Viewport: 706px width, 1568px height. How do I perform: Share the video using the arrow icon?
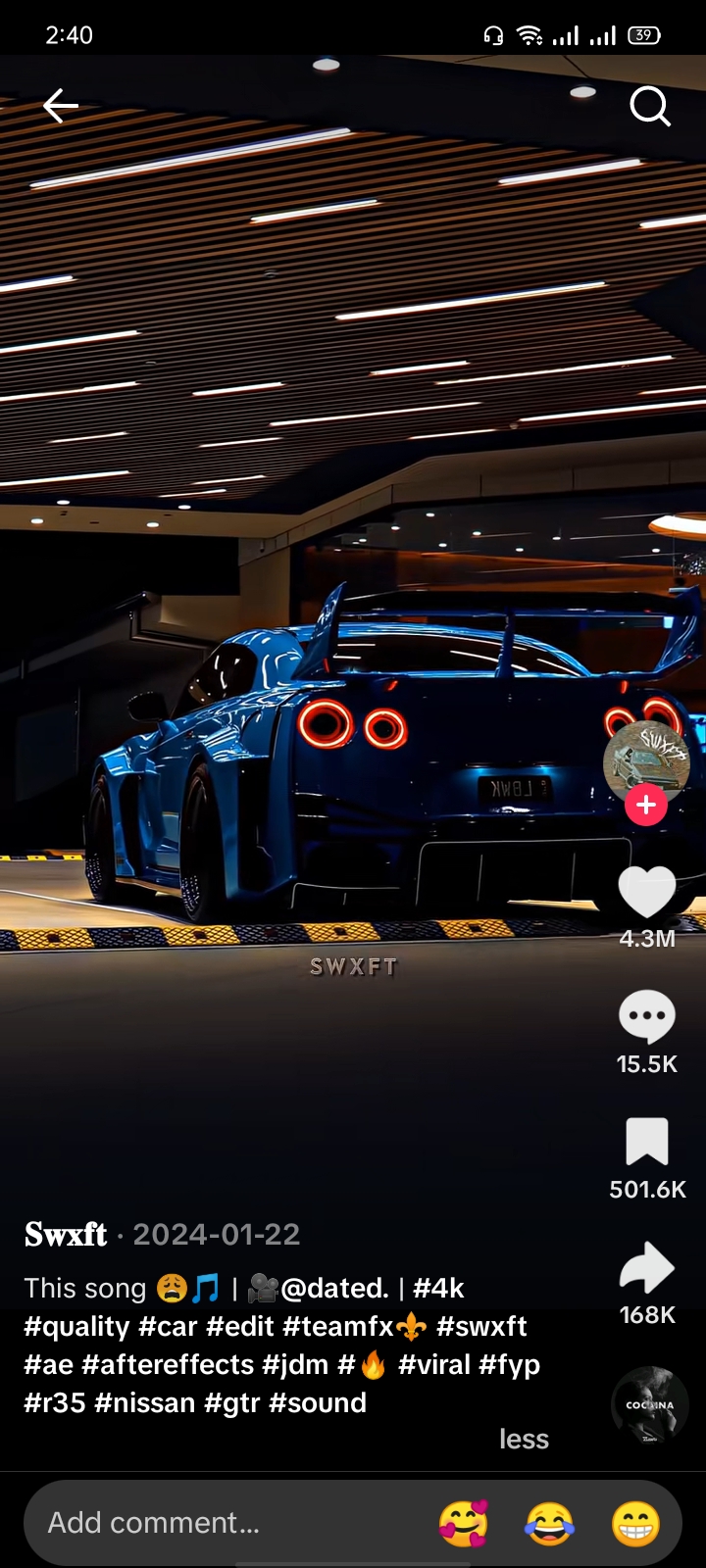(647, 1268)
